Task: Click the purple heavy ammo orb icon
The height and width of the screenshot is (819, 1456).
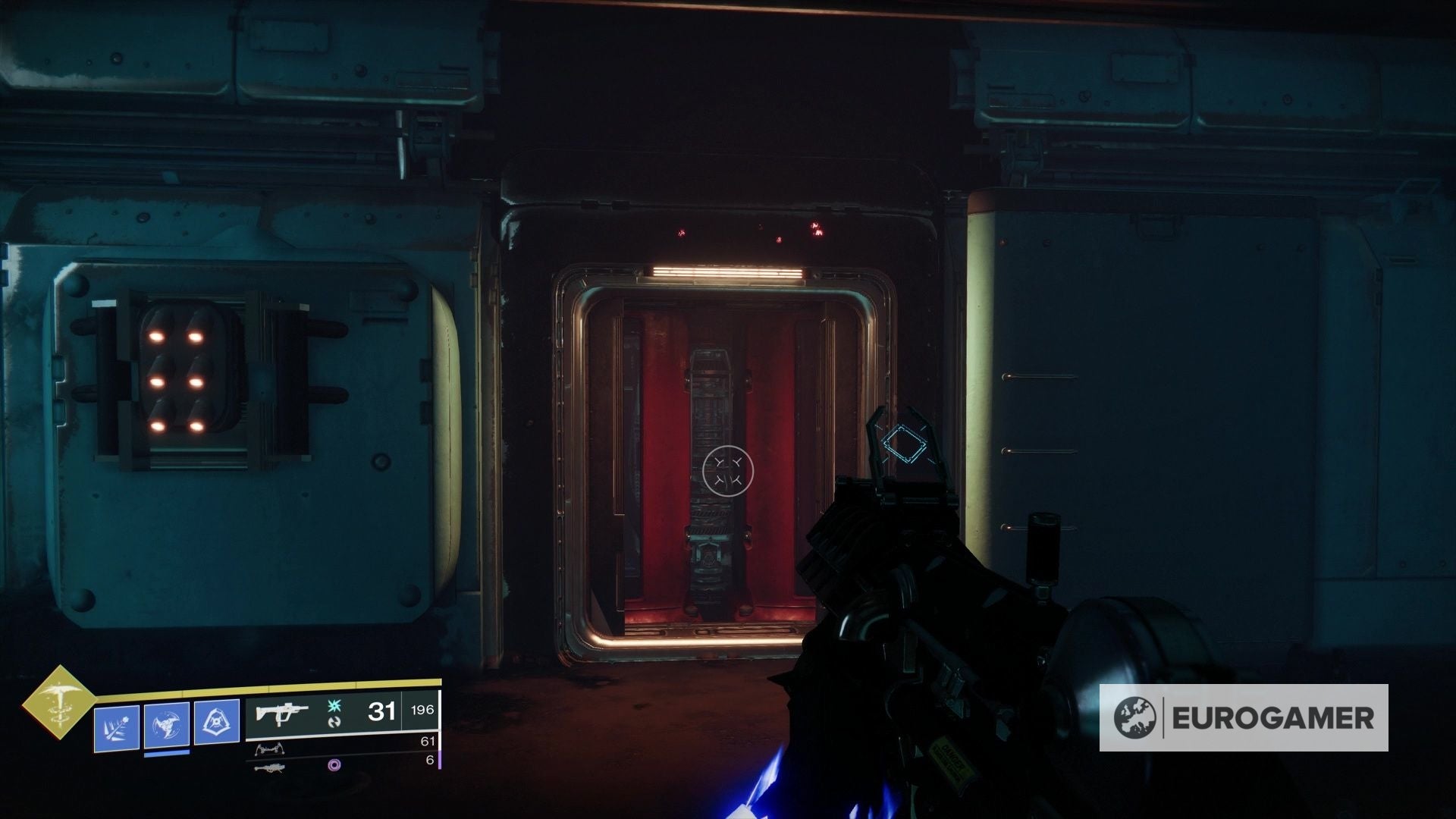Action: pos(334,767)
